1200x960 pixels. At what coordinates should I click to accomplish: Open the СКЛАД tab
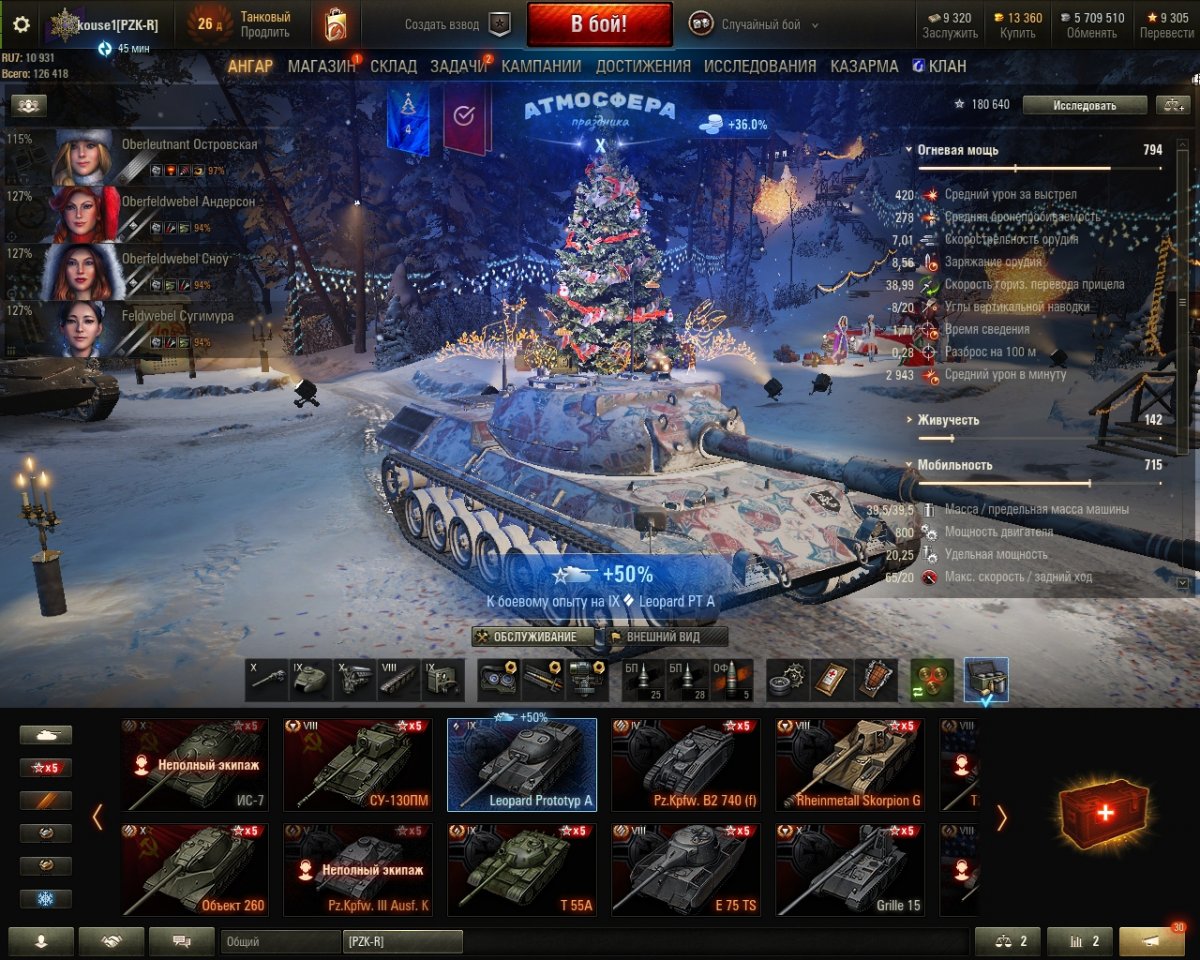(393, 66)
